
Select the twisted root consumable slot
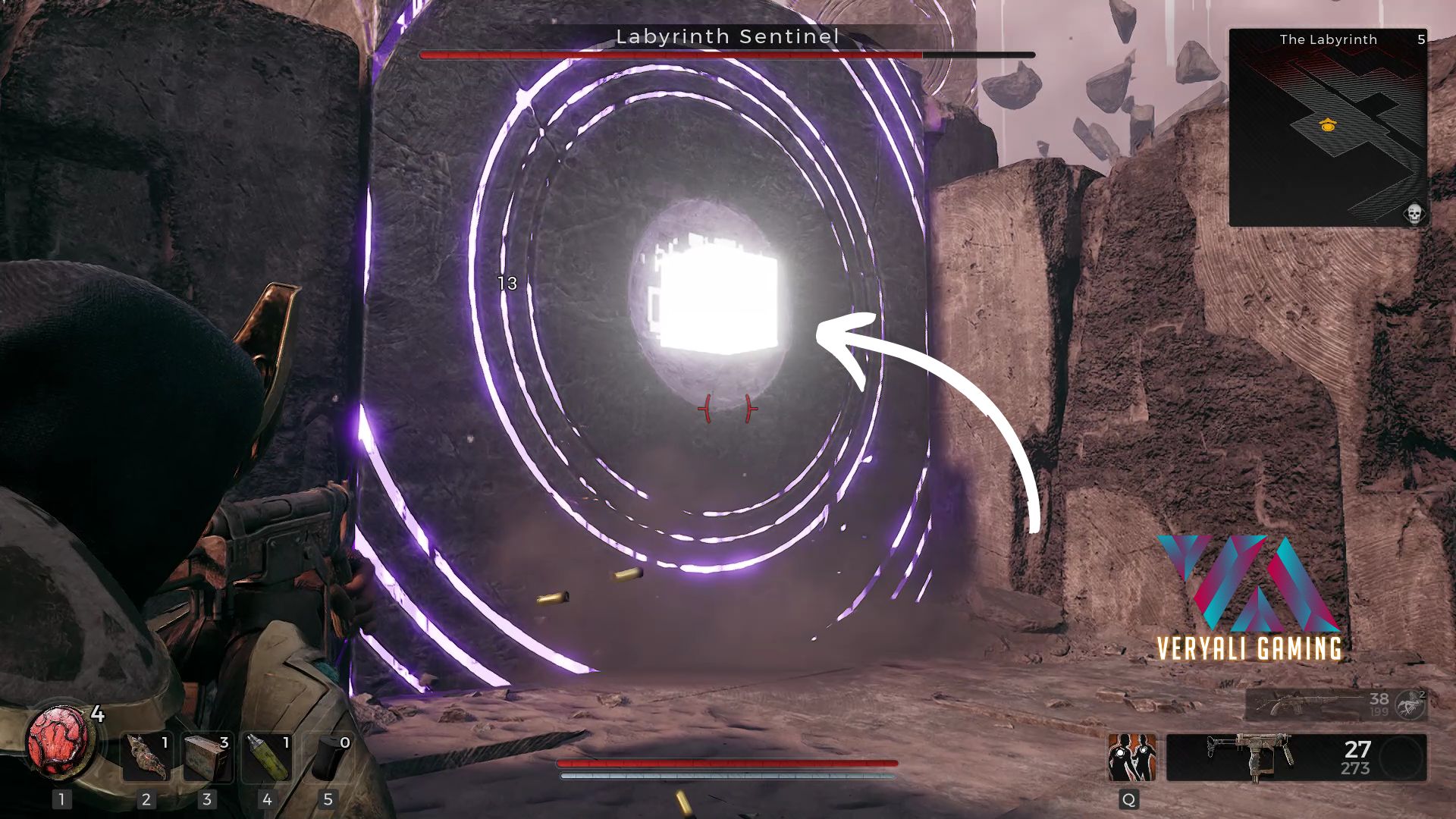point(146,756)
